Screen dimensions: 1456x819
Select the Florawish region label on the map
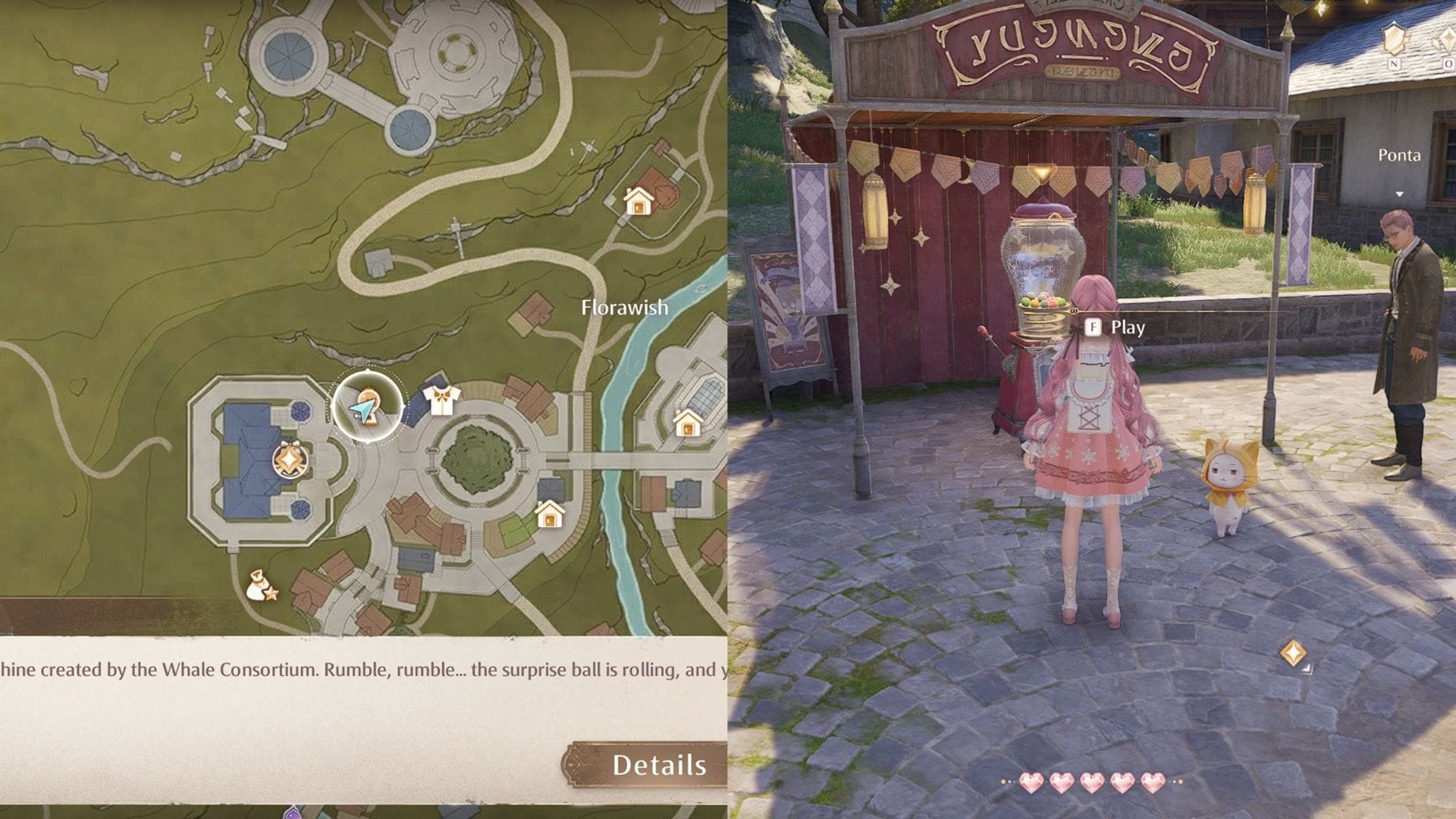pos(624,308)
